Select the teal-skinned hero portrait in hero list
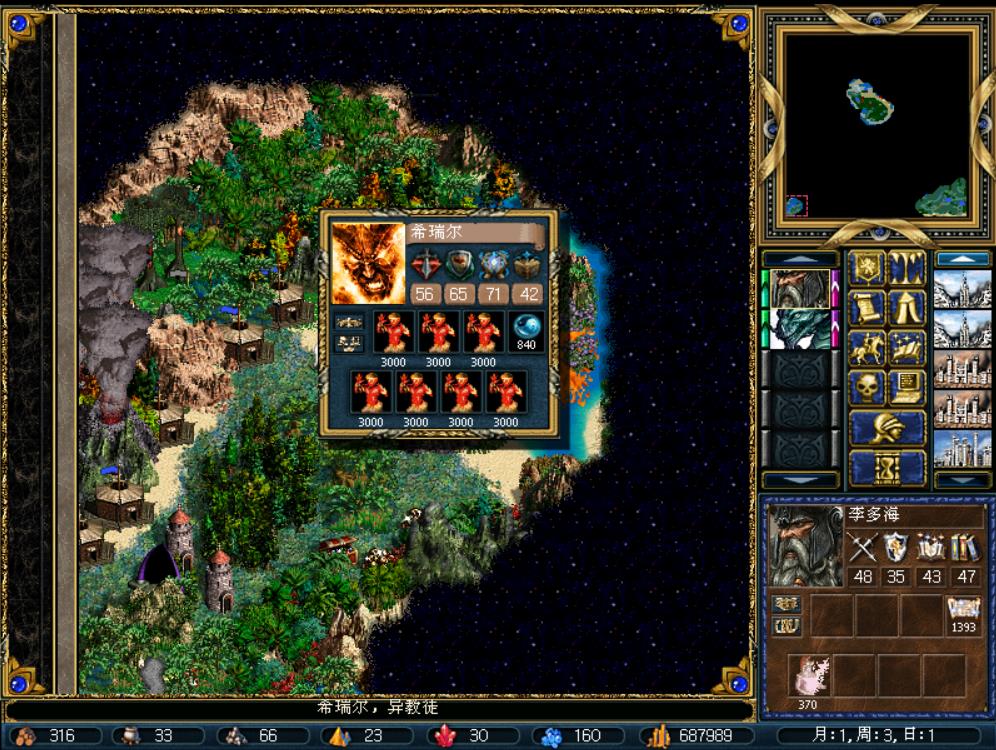 click(800, 328)
